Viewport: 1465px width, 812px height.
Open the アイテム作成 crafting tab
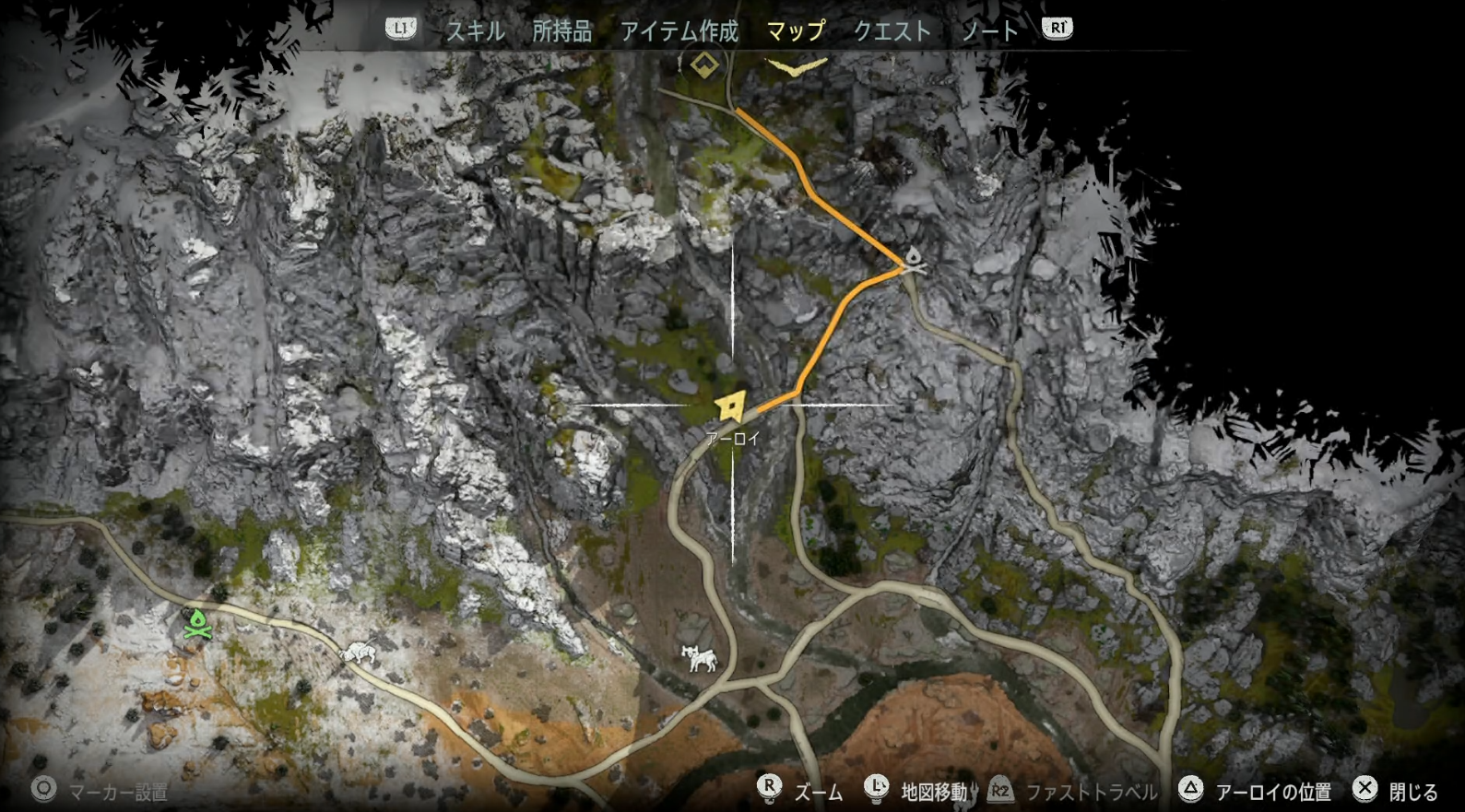tap(679, 31)
